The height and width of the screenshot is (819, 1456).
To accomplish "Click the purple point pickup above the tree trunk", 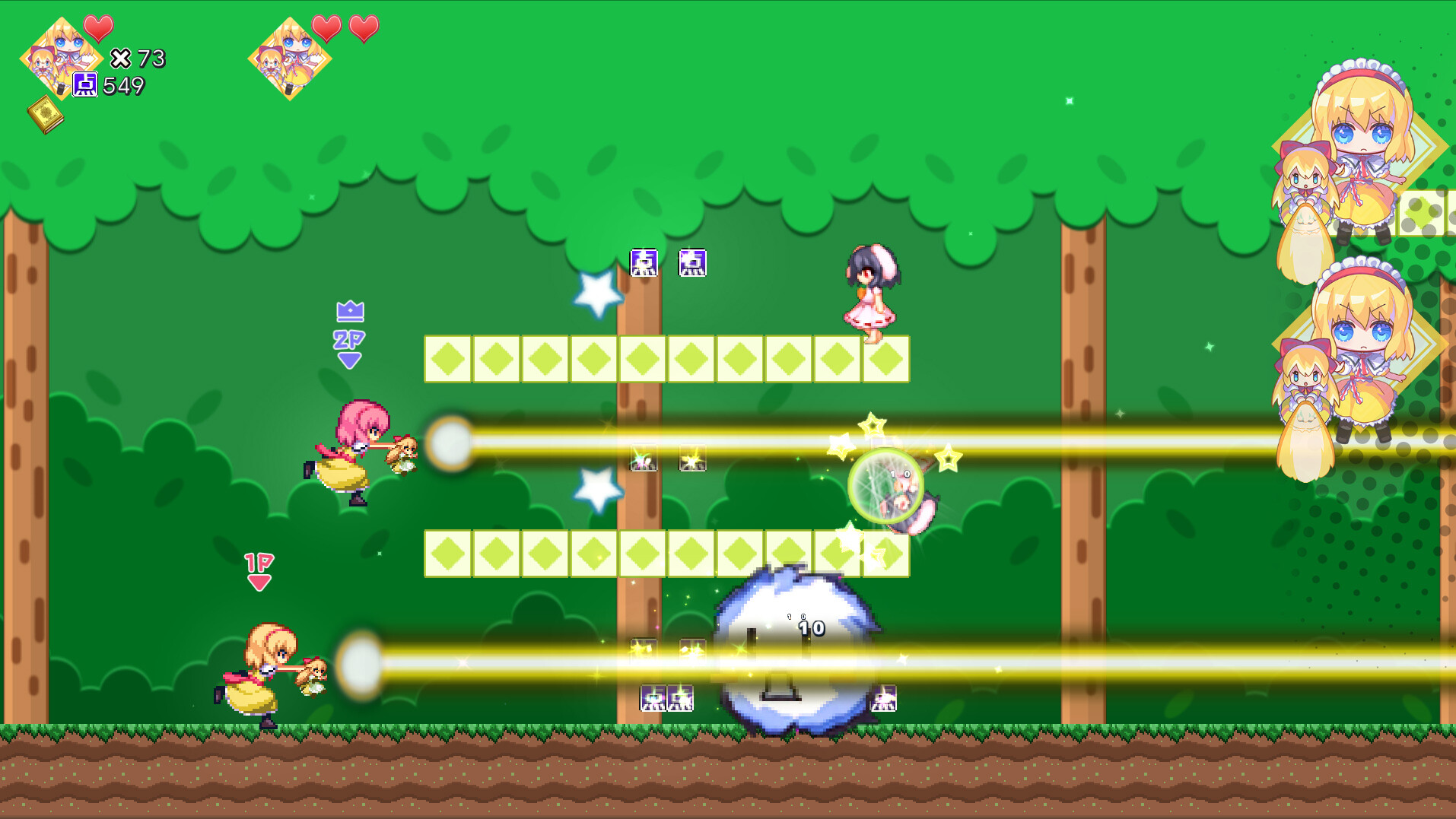I will 644,264.
